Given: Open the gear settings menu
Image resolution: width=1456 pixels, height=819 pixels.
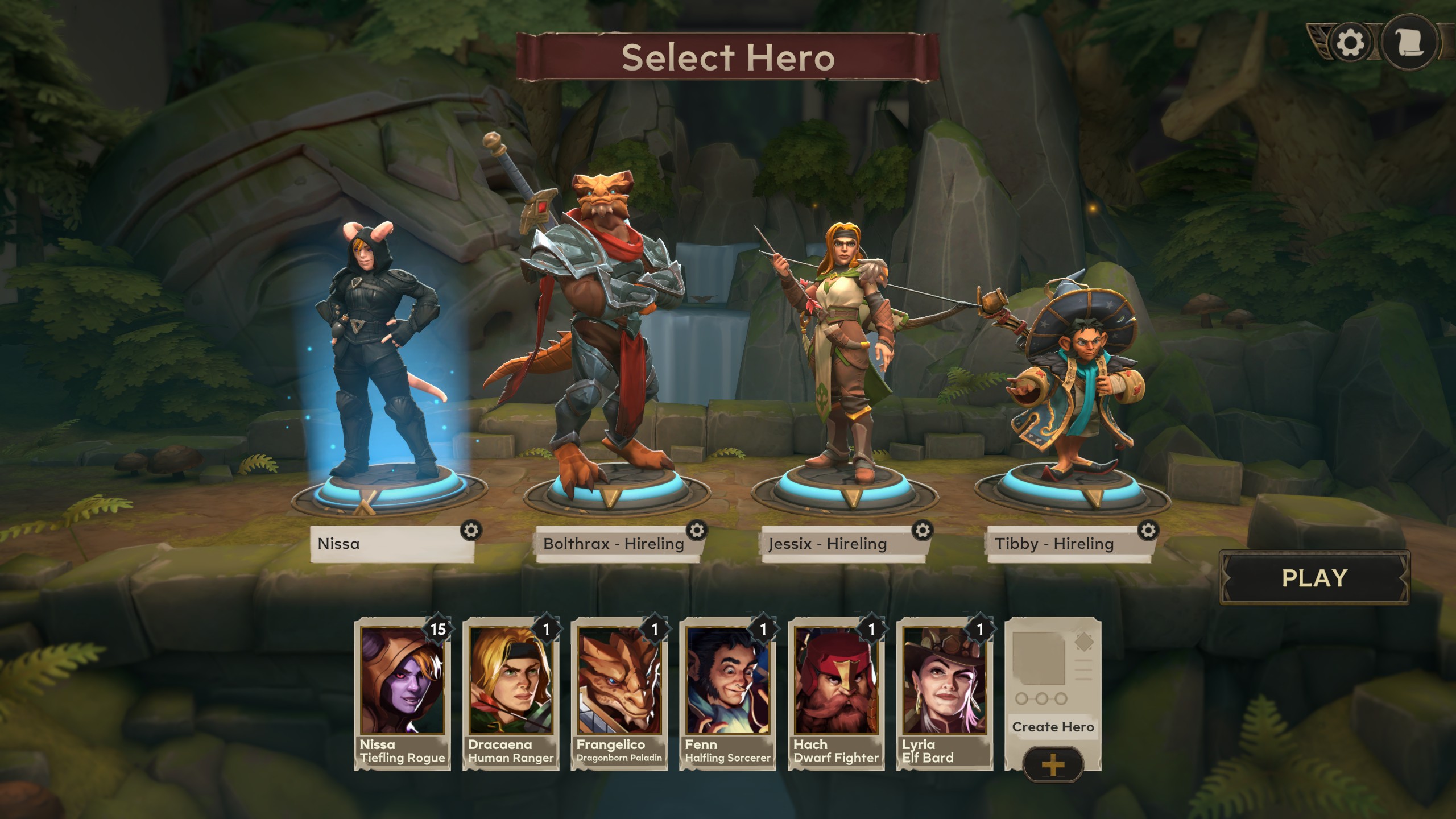Looking at the screenshot, I should point(1350,43).
